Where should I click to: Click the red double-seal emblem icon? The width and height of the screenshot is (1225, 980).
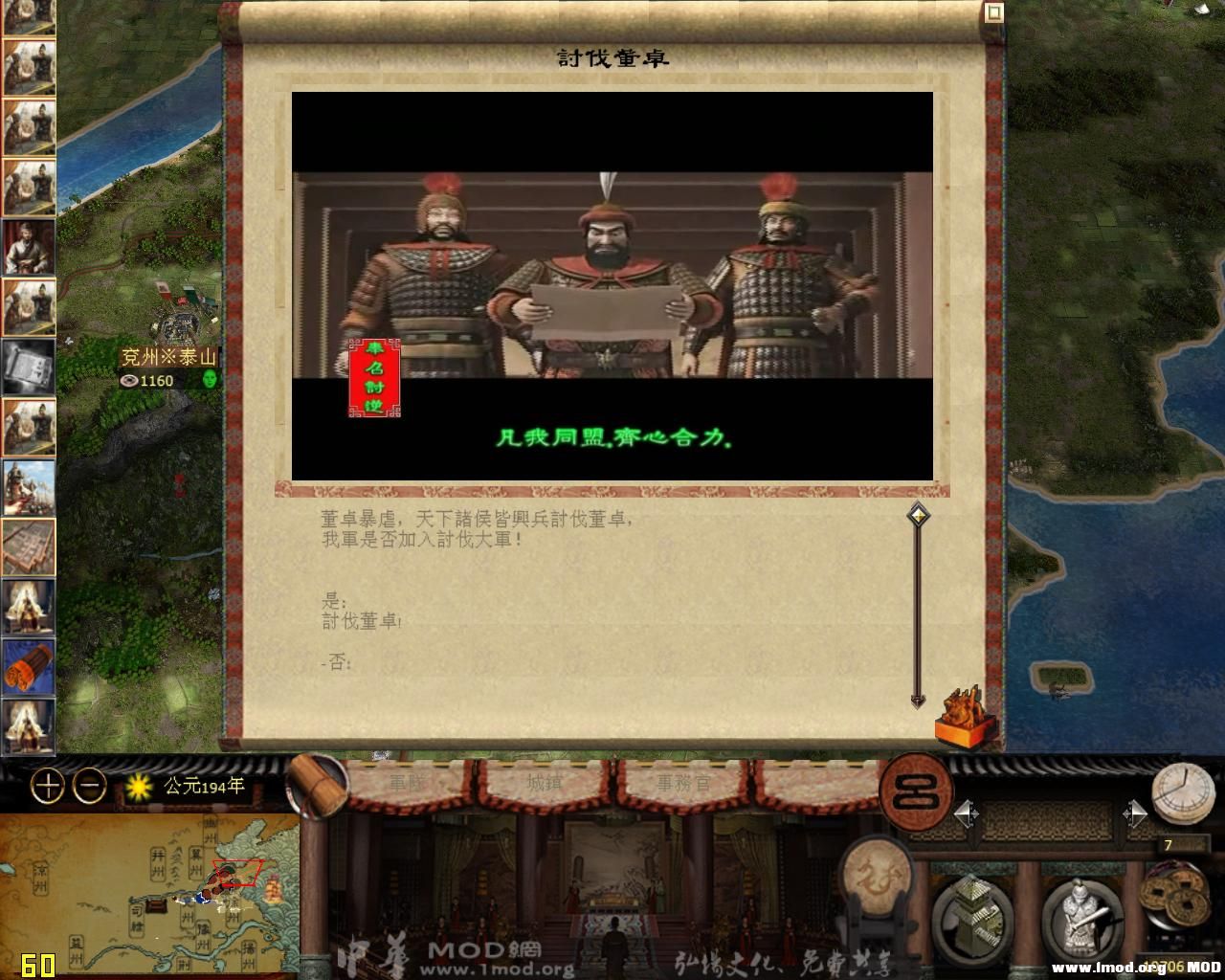click(915, 792)
